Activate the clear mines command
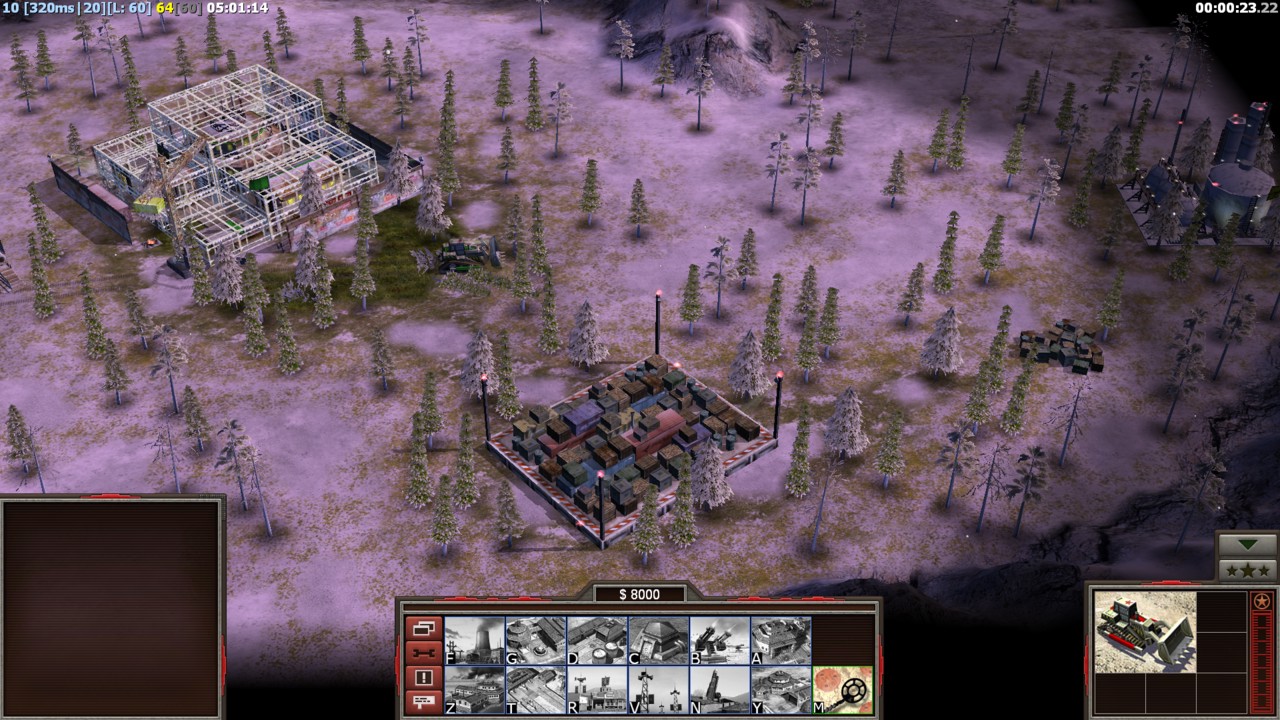This screenshot has width=1280, height=720. point(843,690)
